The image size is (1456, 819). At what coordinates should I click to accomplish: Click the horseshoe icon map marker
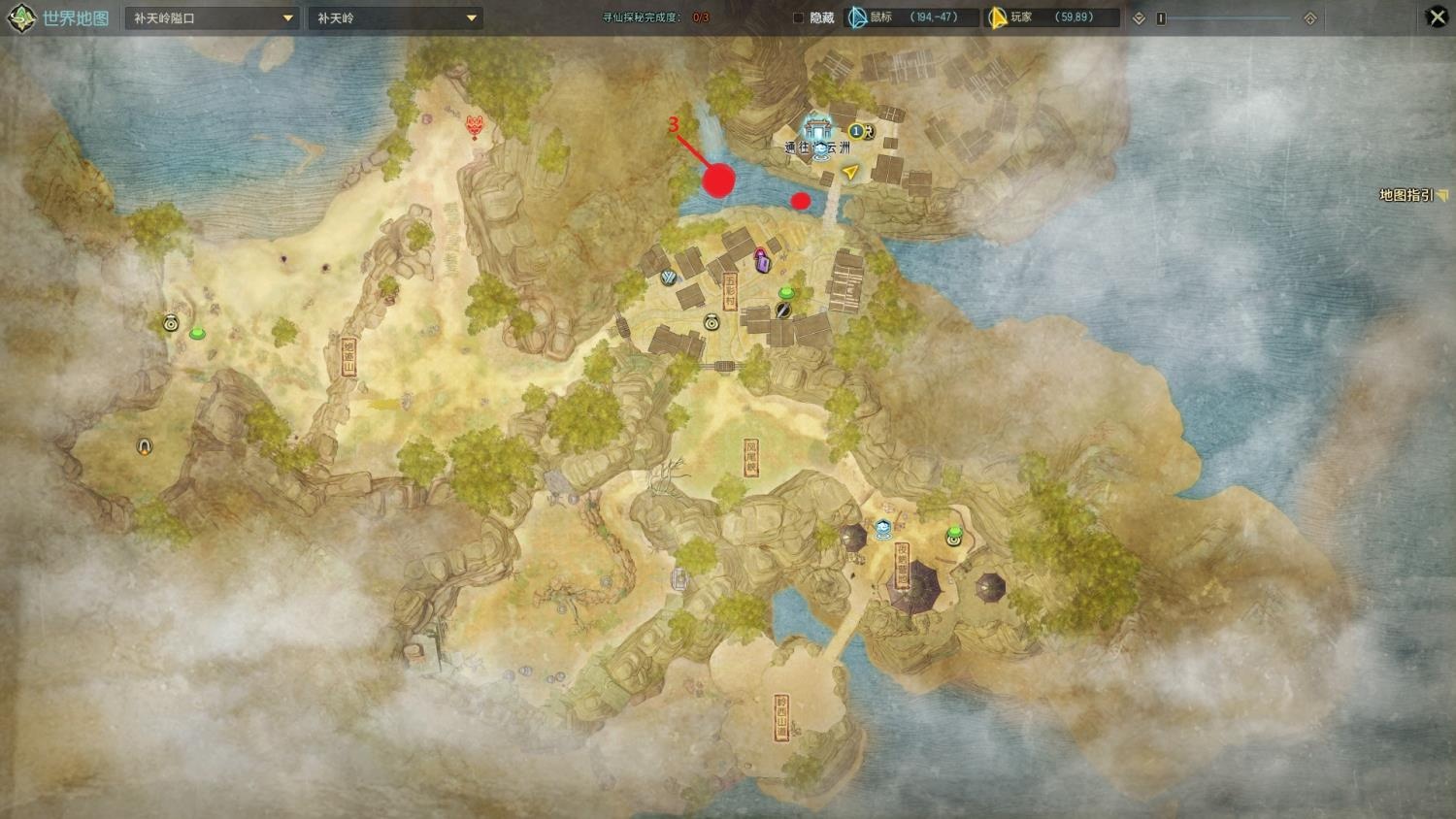145,446
